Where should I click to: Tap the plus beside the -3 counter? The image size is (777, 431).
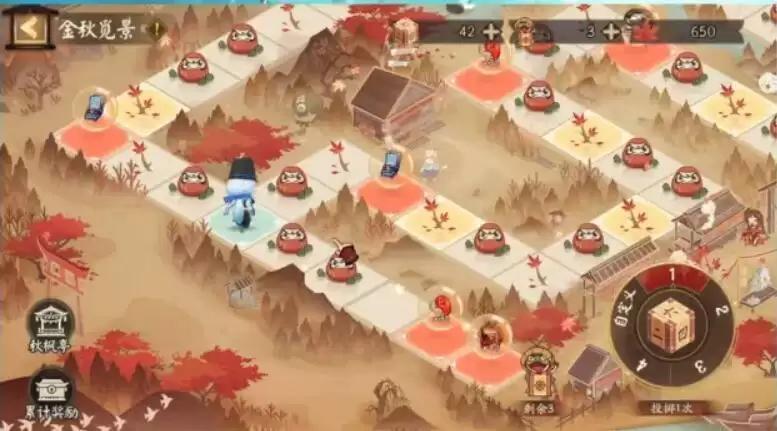click(610, 31)
